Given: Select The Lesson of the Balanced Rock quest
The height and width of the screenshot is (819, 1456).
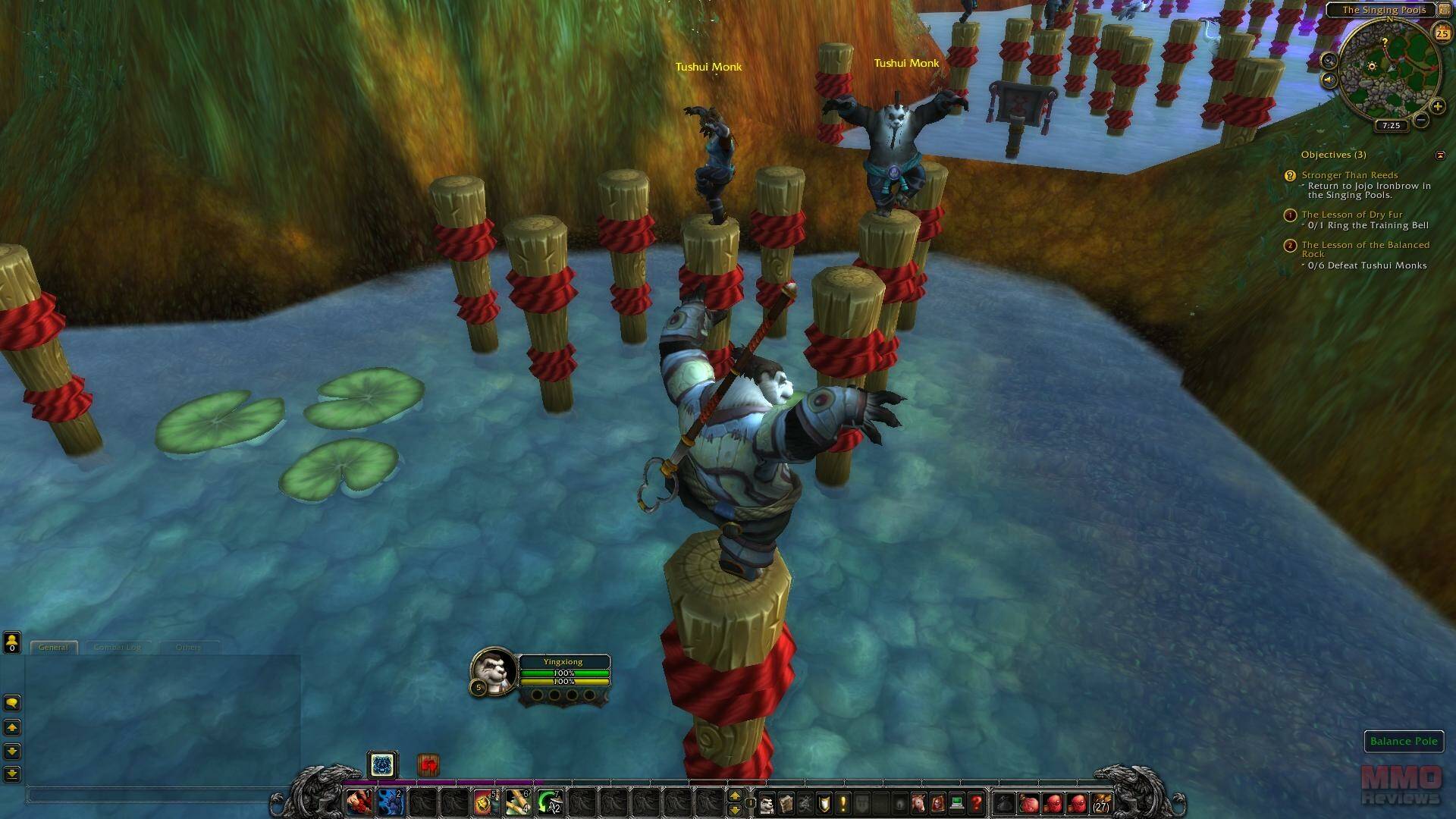Looking at the screenshot, I should [x=1365, y=245].
